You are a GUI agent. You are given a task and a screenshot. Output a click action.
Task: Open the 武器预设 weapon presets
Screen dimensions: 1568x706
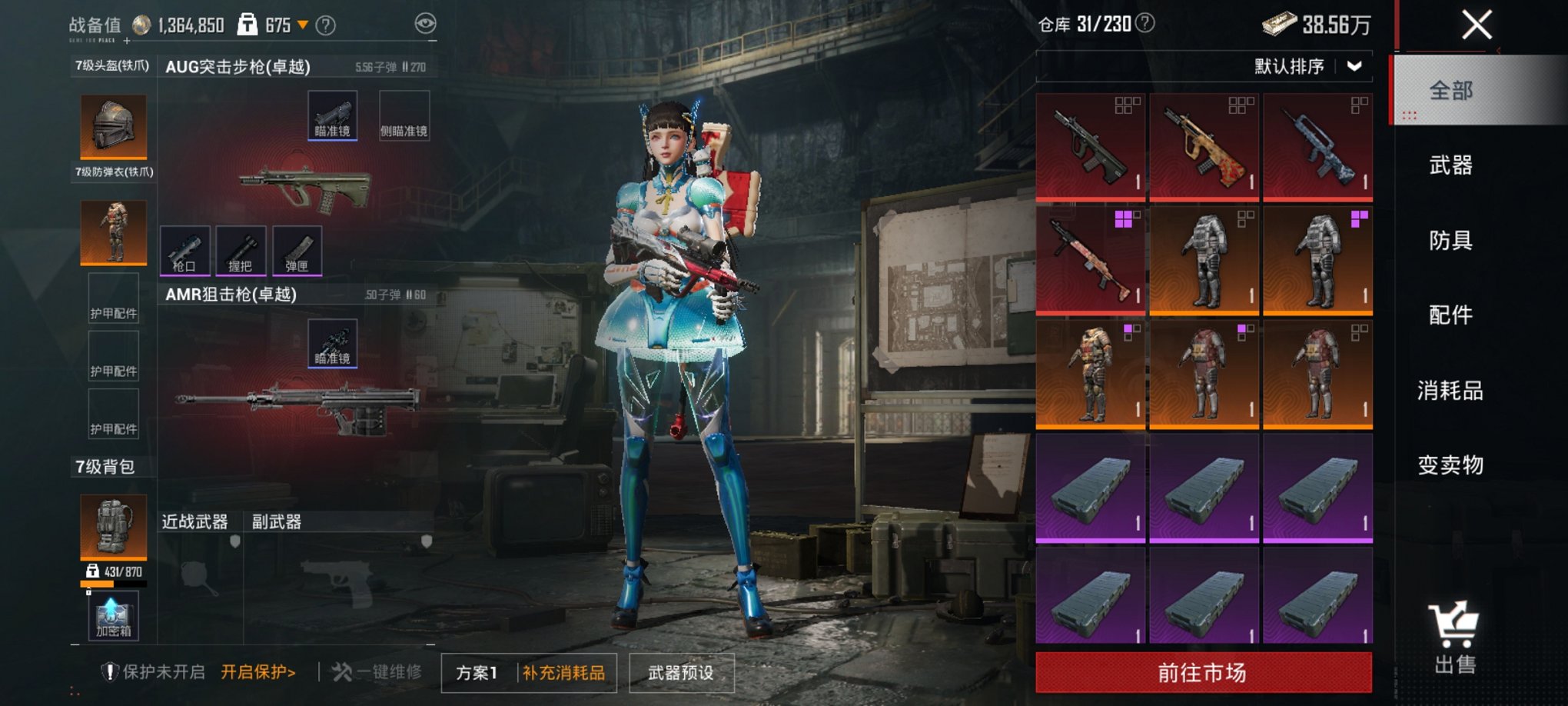[x=681, y=673]
